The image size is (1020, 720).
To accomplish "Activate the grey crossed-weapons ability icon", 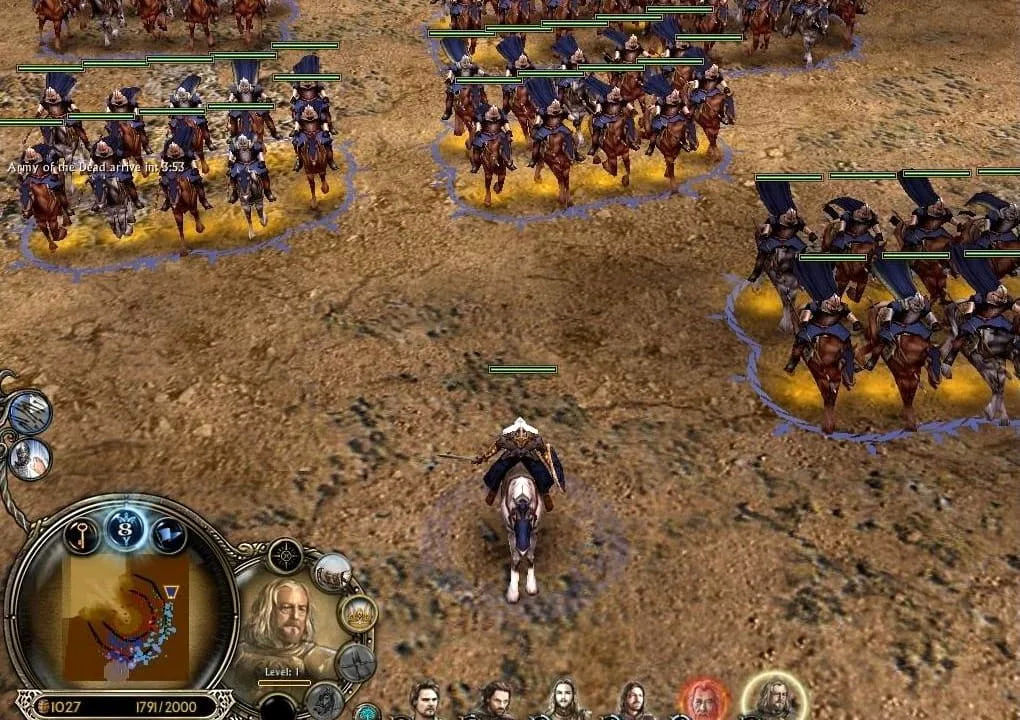I will point(355,662).
